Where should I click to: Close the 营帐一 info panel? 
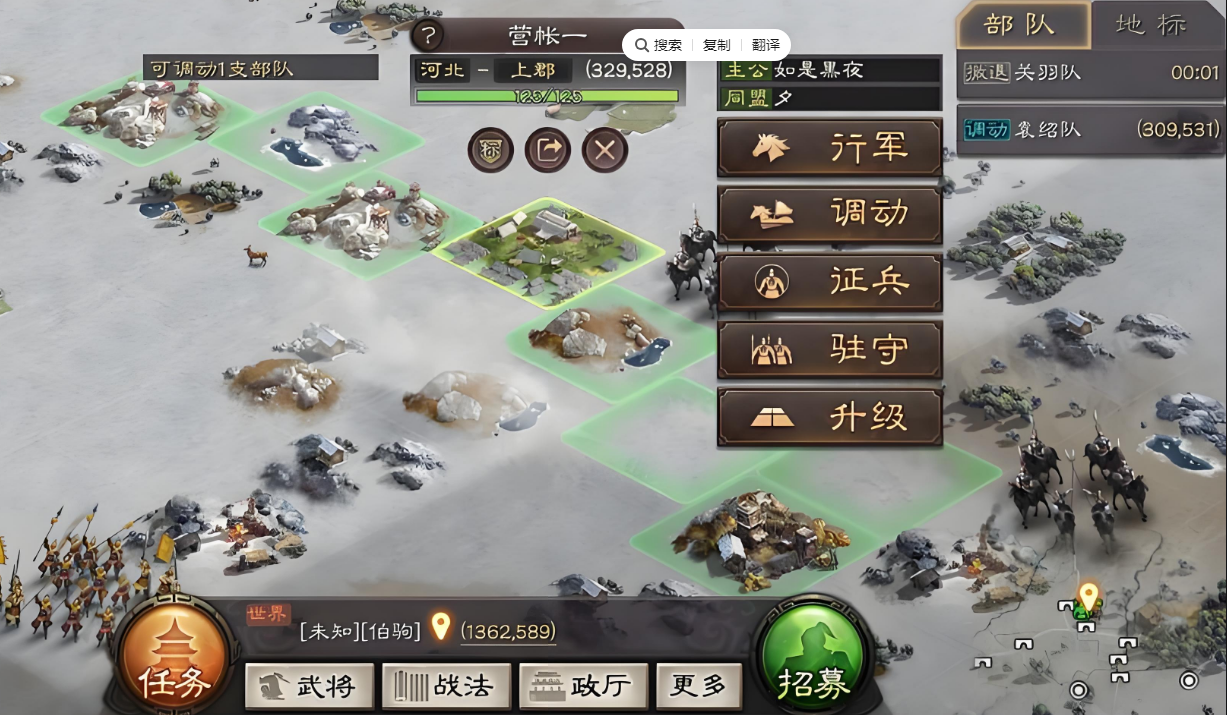(x=605, y=151)
